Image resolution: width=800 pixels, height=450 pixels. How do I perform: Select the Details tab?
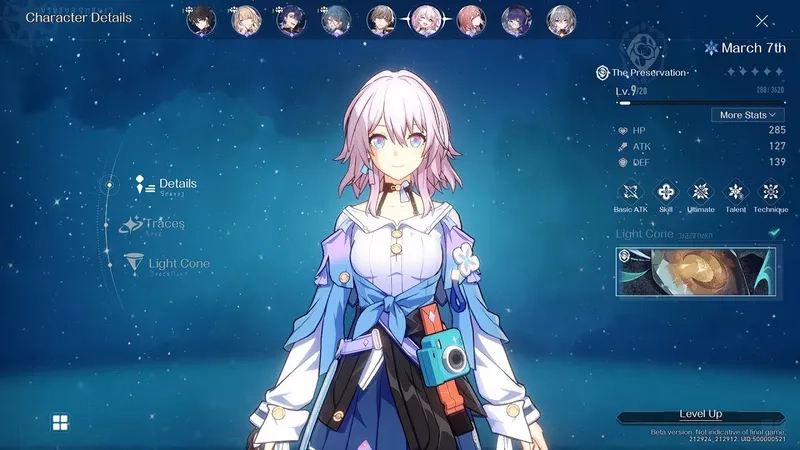[x=177, y=184]
